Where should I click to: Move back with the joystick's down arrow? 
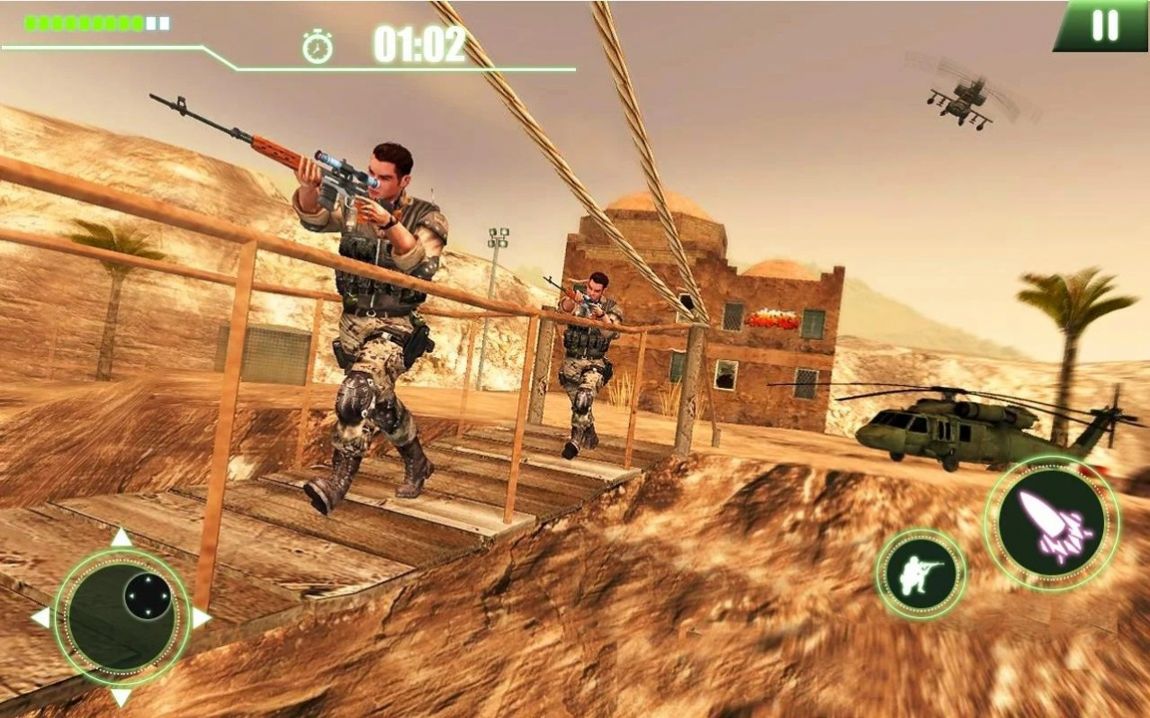(x=121, y=696)
